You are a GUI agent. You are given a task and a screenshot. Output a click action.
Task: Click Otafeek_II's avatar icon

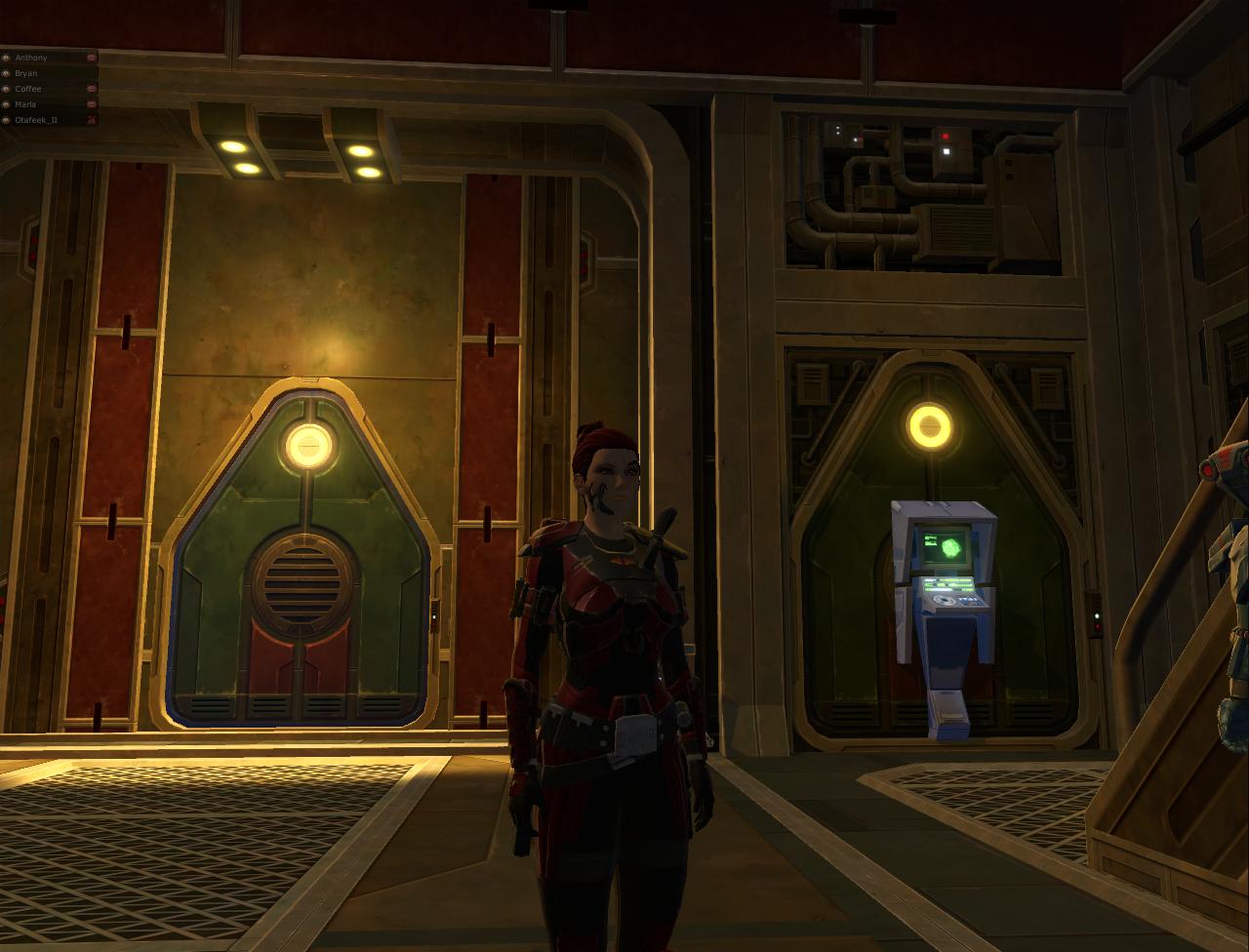click(7, 120)
